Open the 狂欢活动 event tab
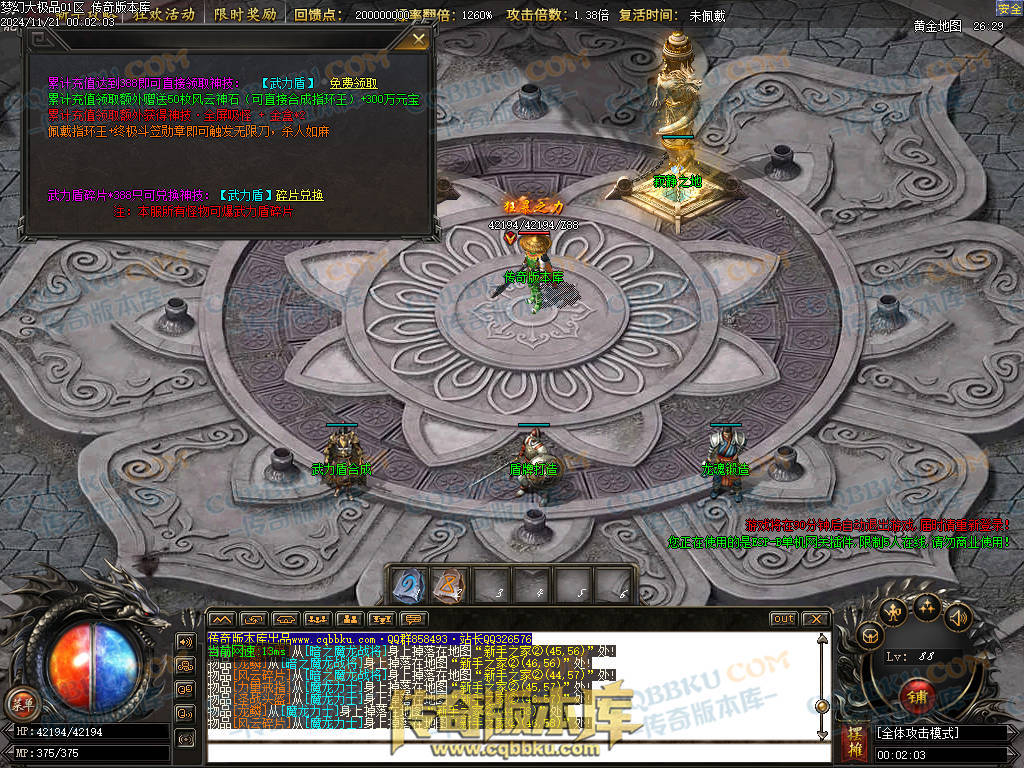Image resolution: width=1024 pixels, height=768 pixels. (165, 15)
